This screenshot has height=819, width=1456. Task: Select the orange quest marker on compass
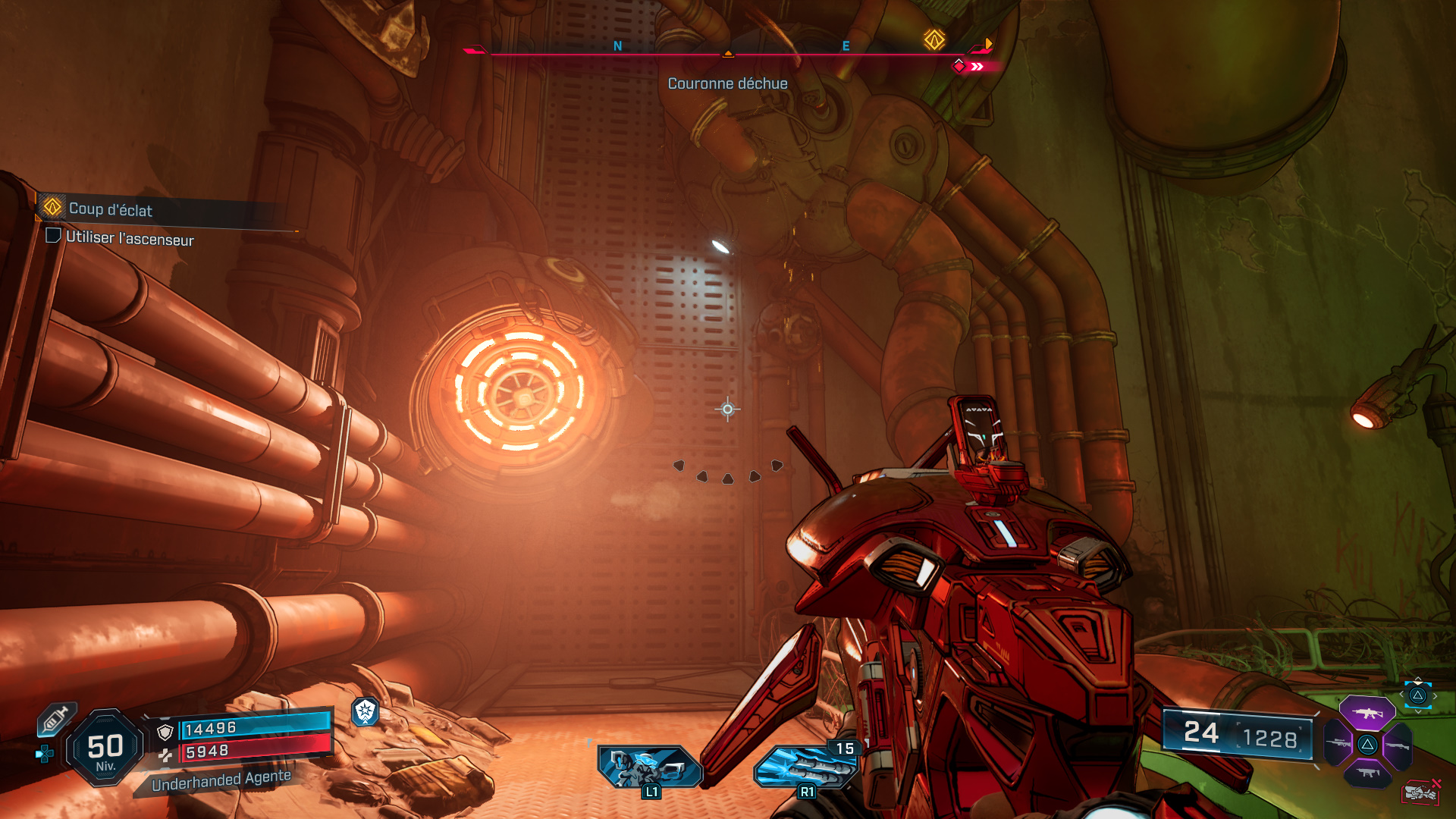[x=934, y=40]
